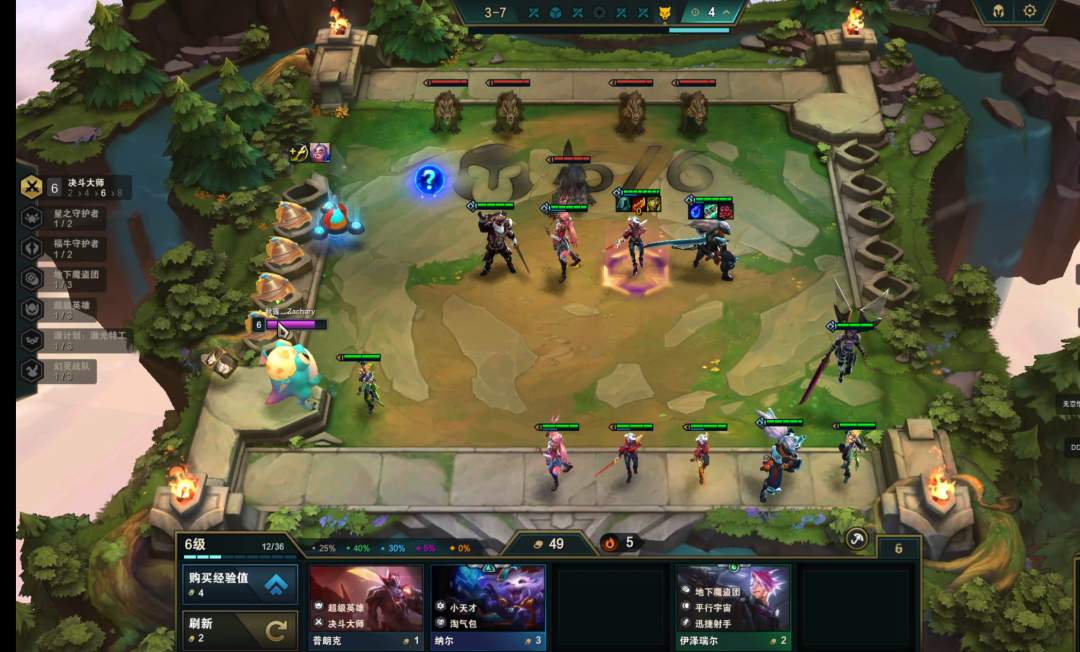This screenshot has width=1080, height=652.
Task: Select the 伊泽瑞尔 shop card
Action: pyautogui.click(x=733, y=606)
